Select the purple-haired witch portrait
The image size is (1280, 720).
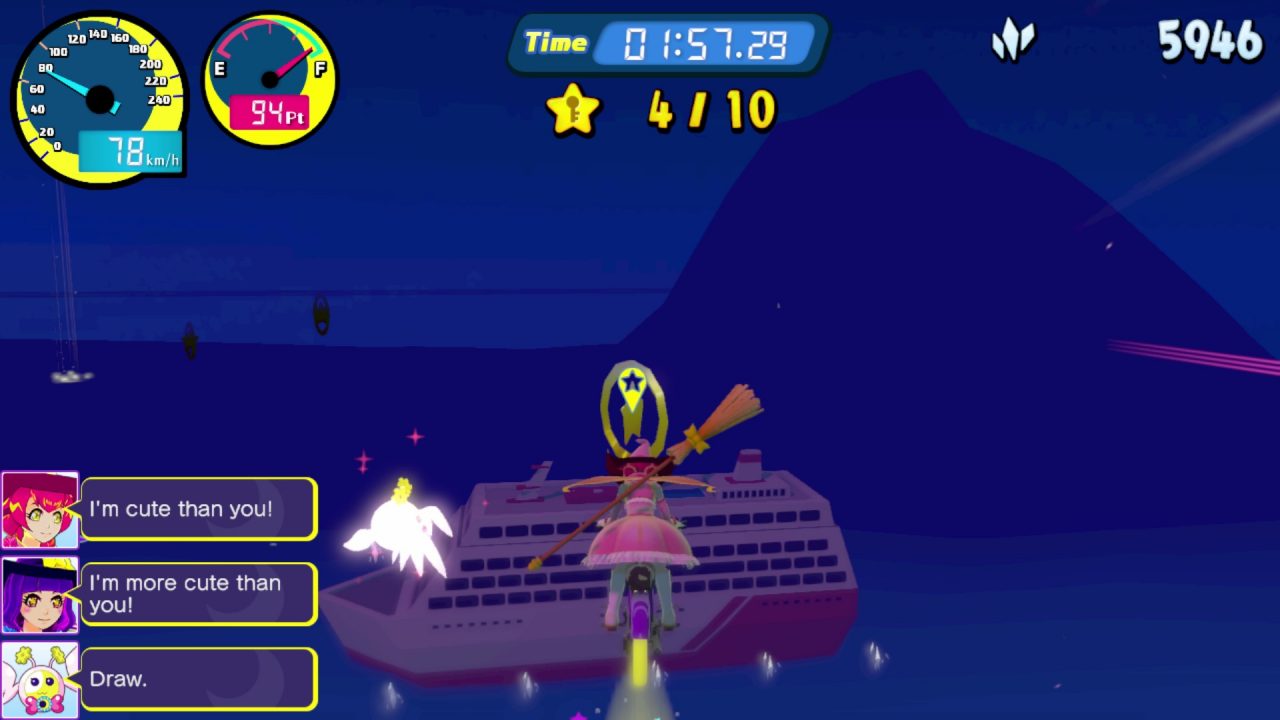40,596
